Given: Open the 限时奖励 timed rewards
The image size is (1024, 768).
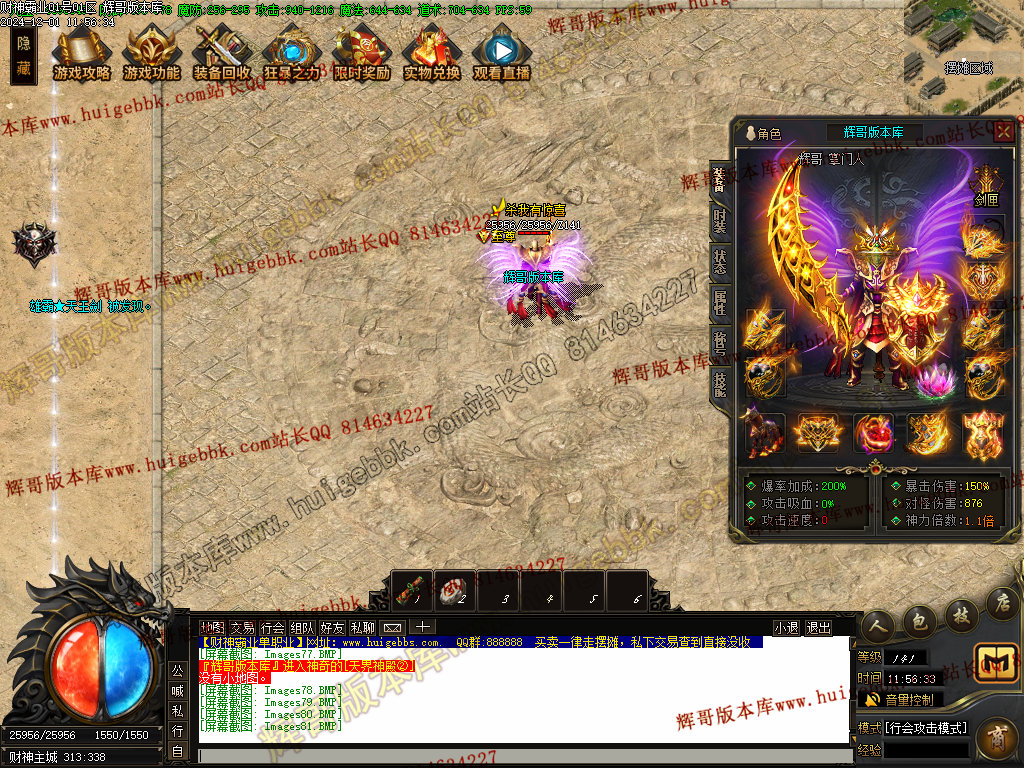Looking at the screenshot, I should (362, 54).
